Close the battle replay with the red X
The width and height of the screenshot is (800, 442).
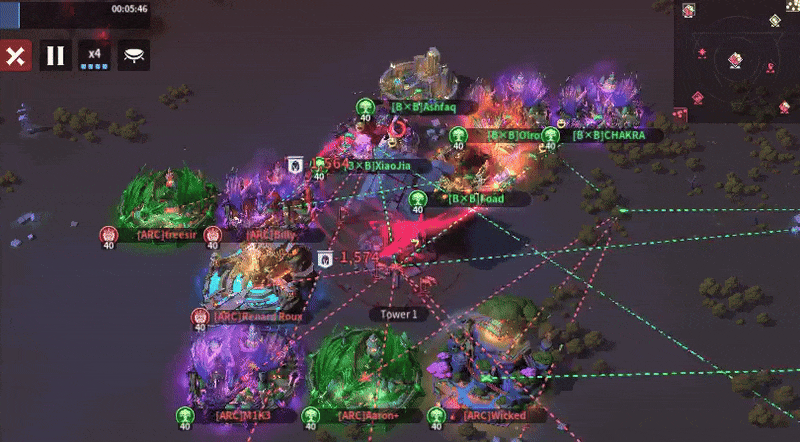(15, 55)
